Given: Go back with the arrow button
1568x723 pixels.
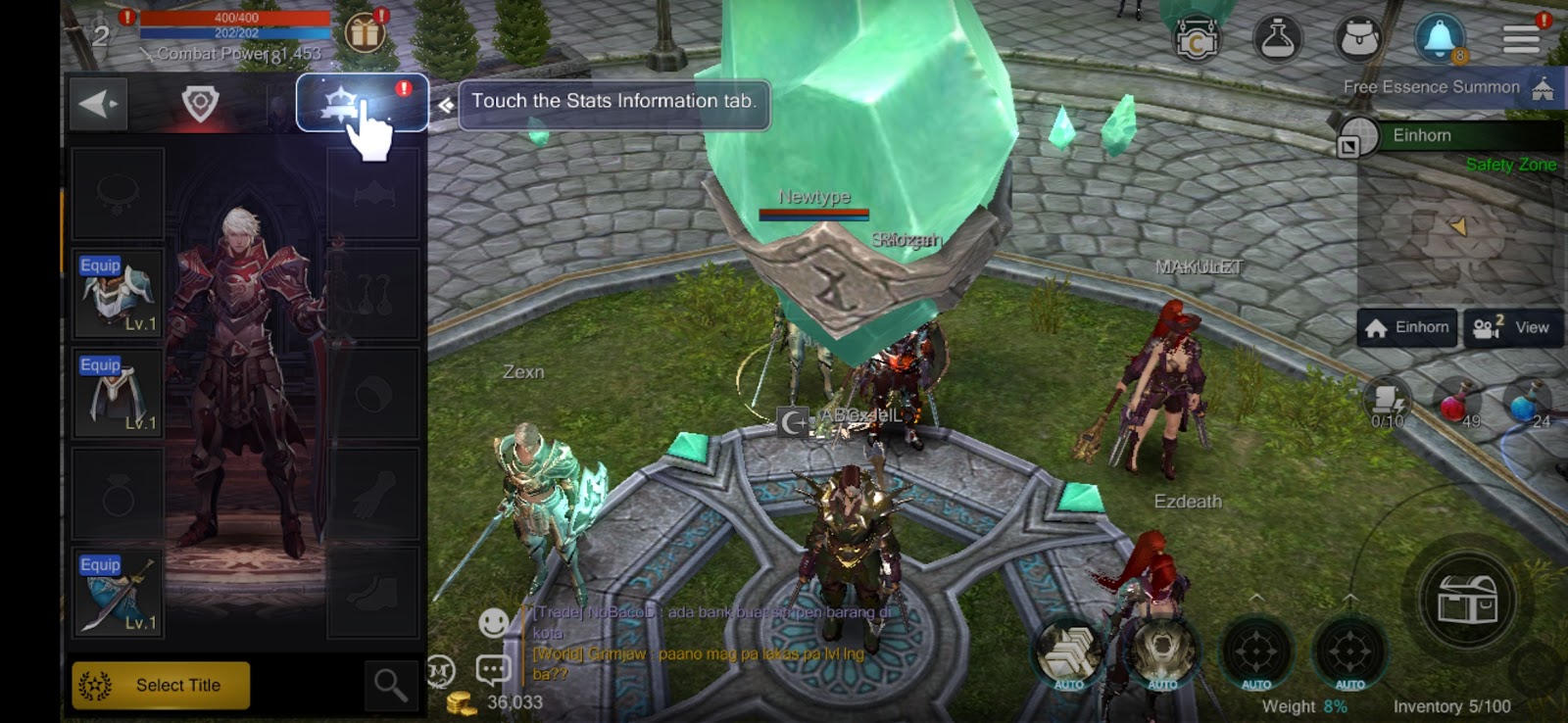Looking at the screenshot, I should pos(99,103).
